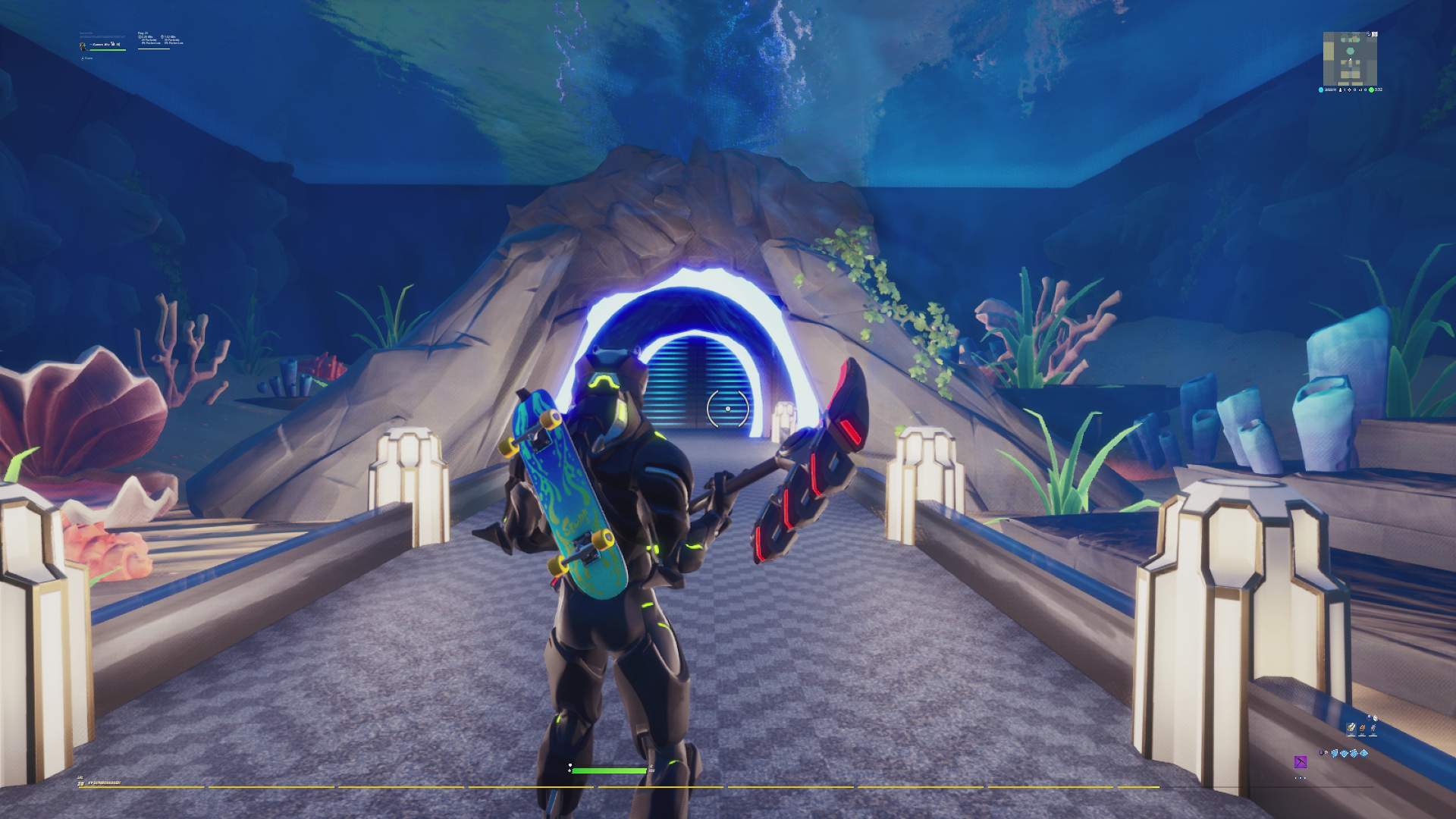Click the player count icon below the minimap

pyautogui.click(x=1341, y=89)
